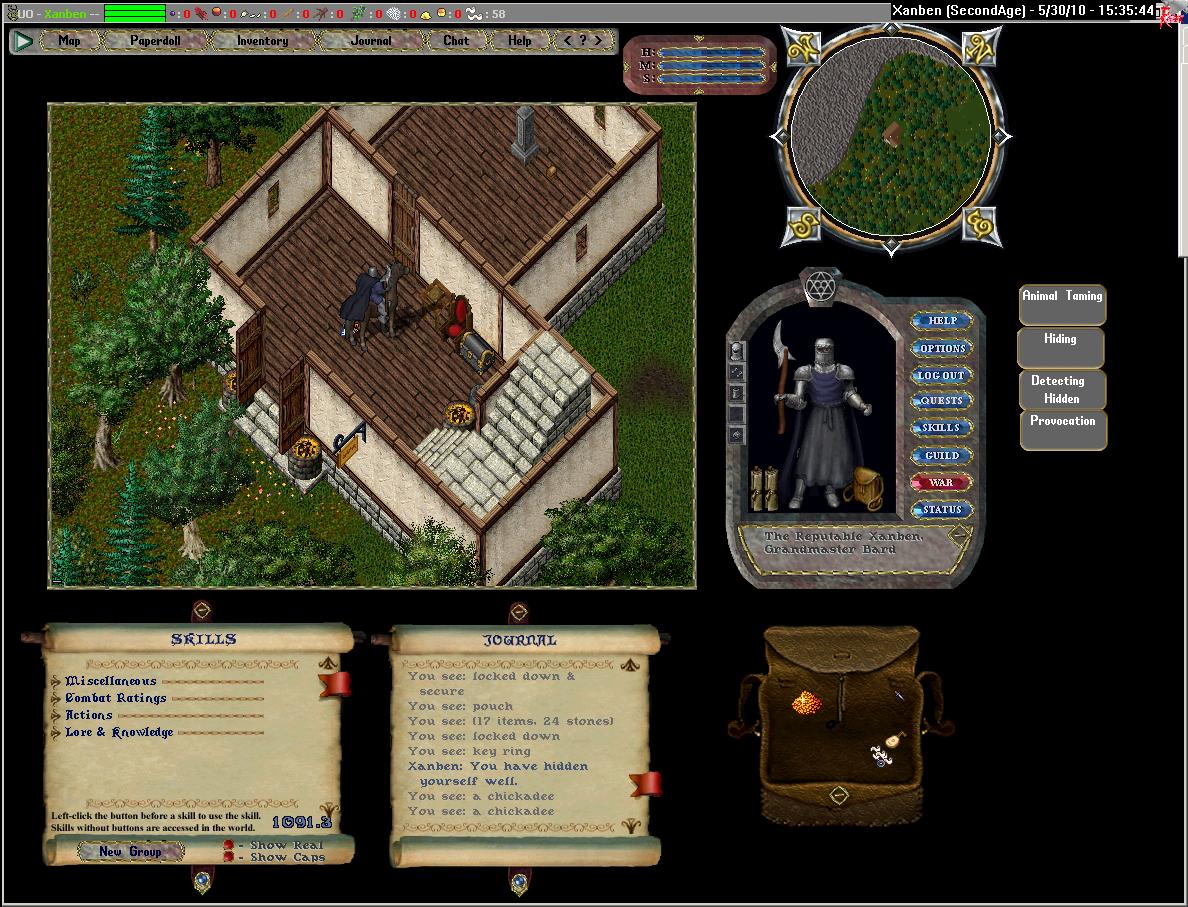Open the SKILLS button on the paperdoll
The height and width of the screenshot is (907, 1188).
[x=942, y=428]
